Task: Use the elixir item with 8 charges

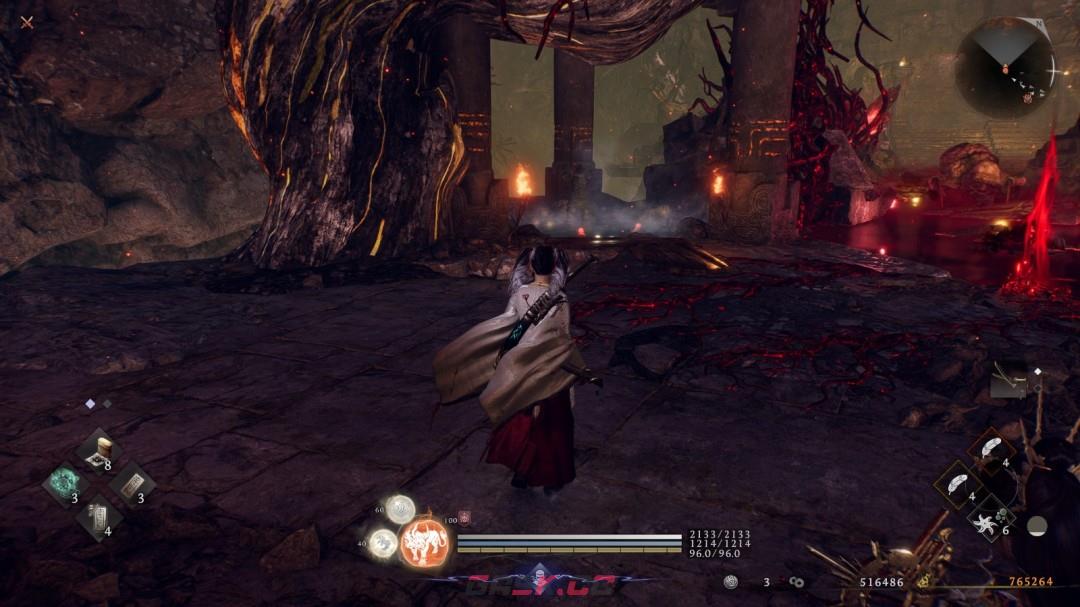Action: 98,452
